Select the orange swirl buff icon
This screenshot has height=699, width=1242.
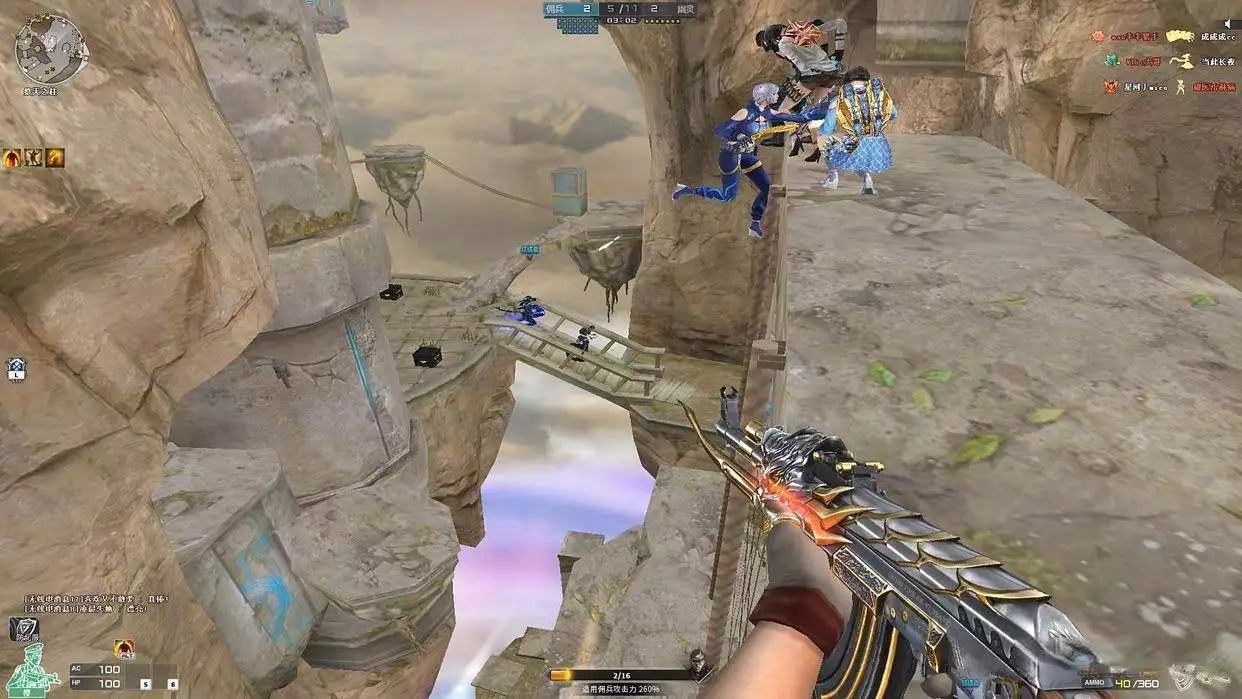(x=55, y=158)
